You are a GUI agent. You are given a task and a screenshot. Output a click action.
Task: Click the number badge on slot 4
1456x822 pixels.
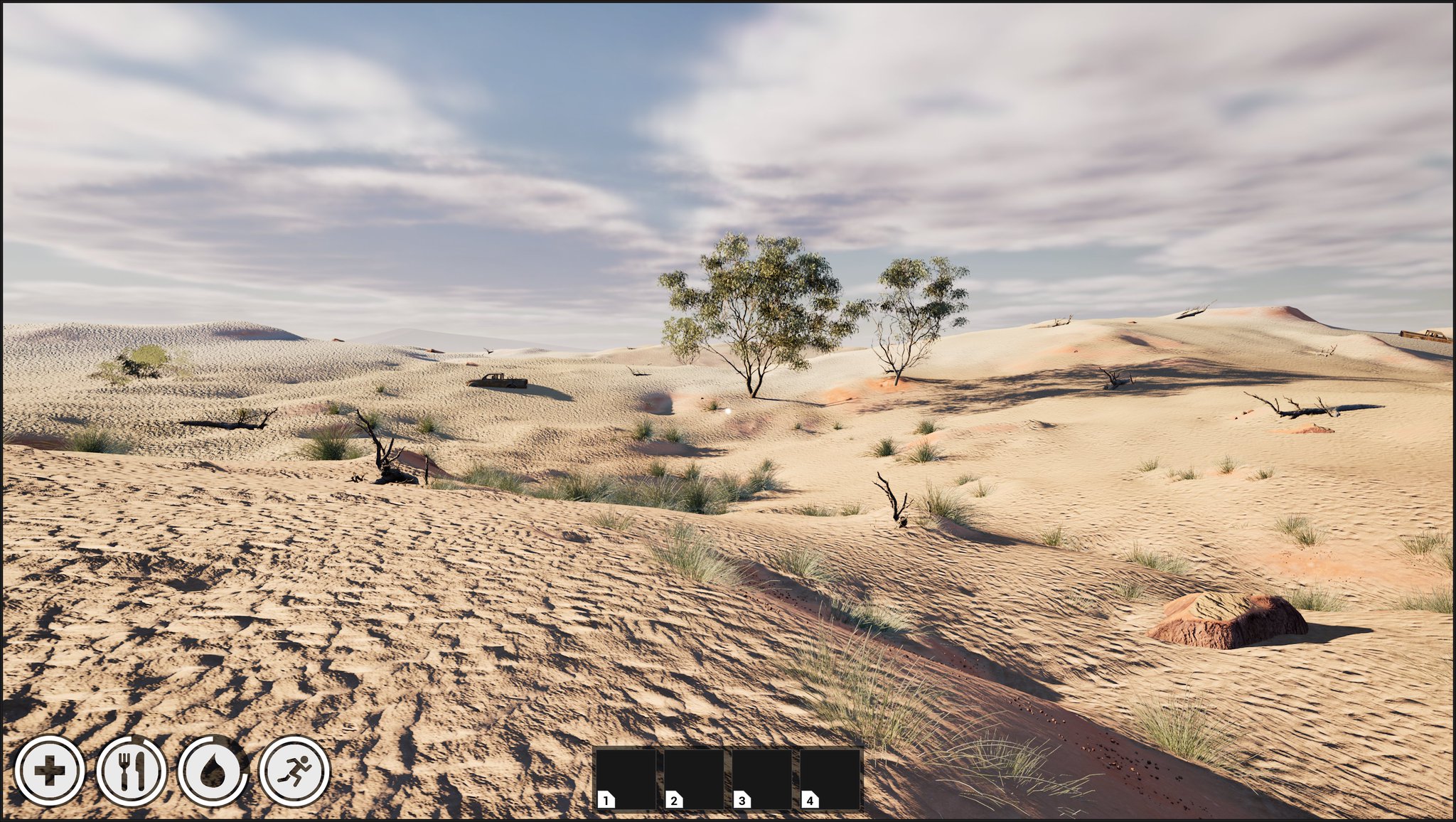[809, 799]
